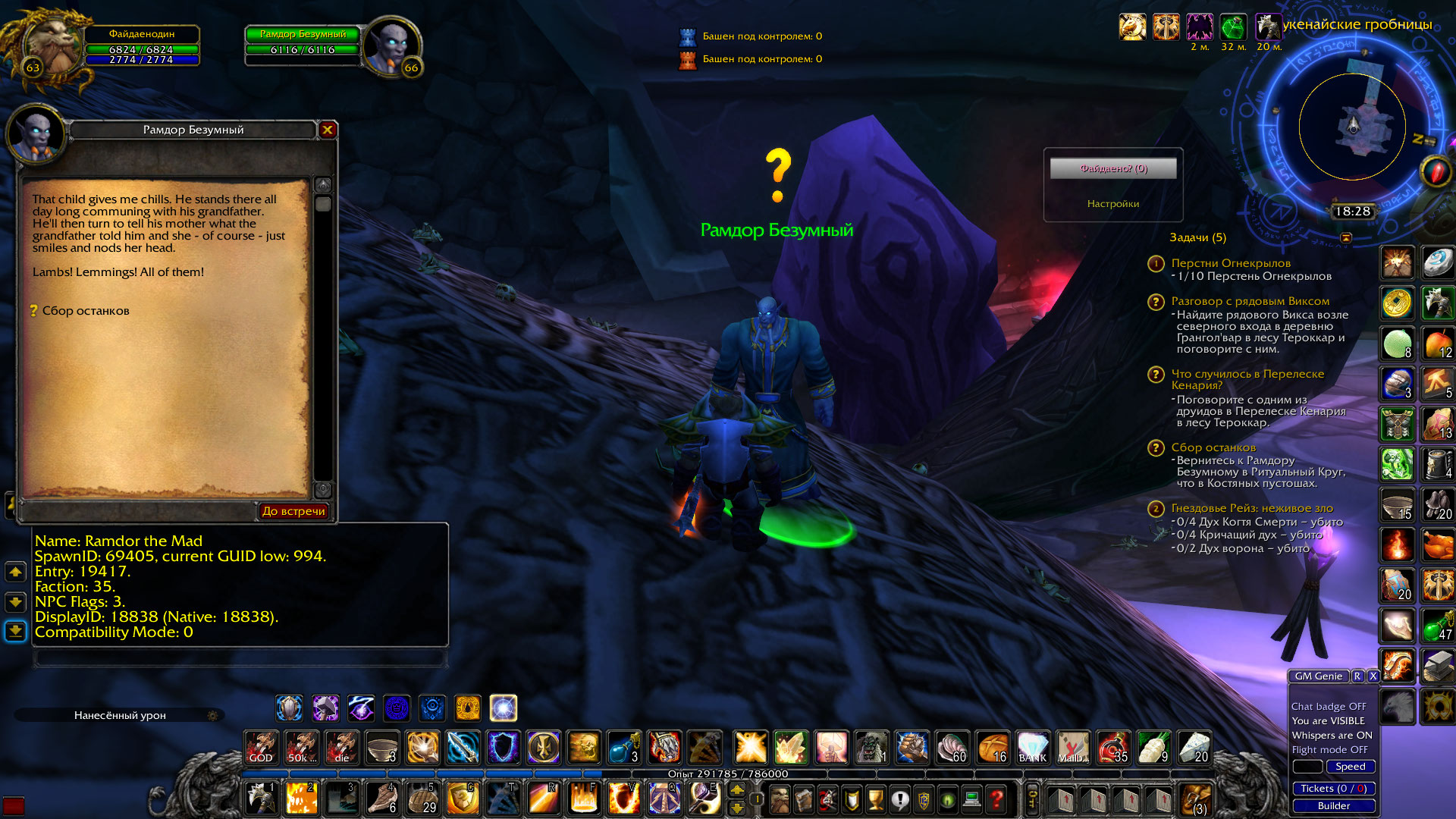Collapse the Задачи (5) objective tracker

click(1199, 237)
